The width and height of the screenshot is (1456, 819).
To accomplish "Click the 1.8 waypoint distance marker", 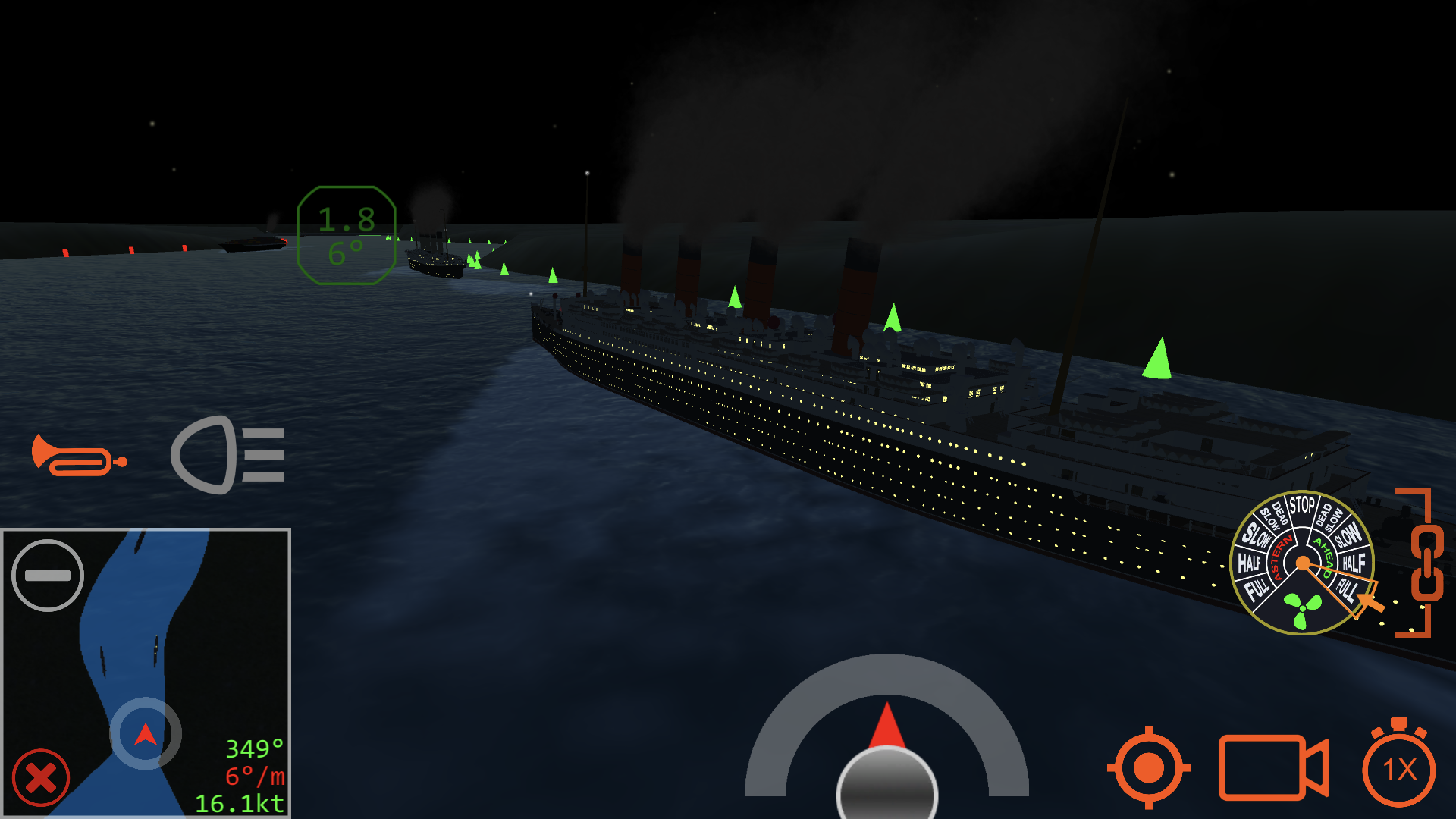I will pos(345,221).
